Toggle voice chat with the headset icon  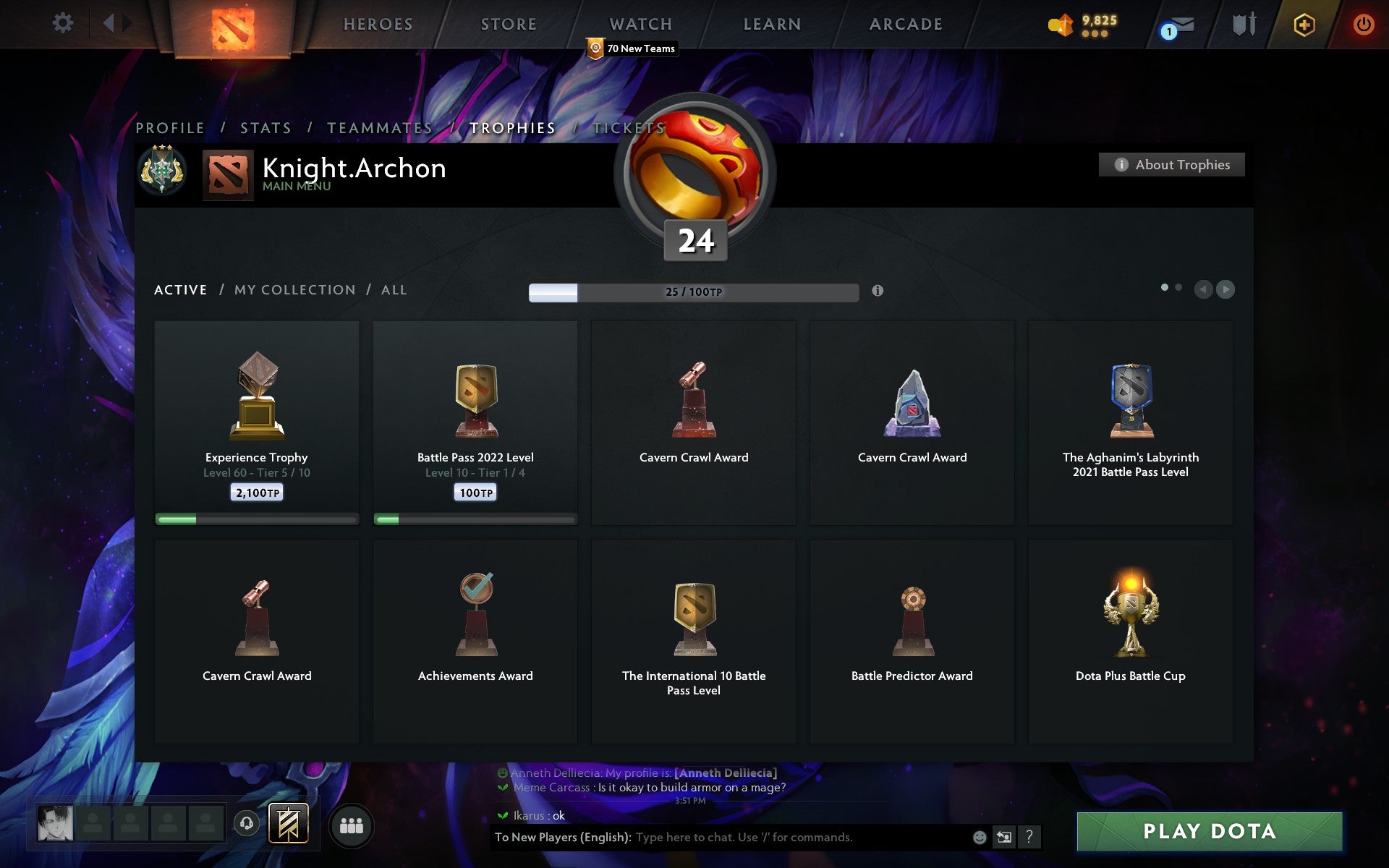(246, 825)
